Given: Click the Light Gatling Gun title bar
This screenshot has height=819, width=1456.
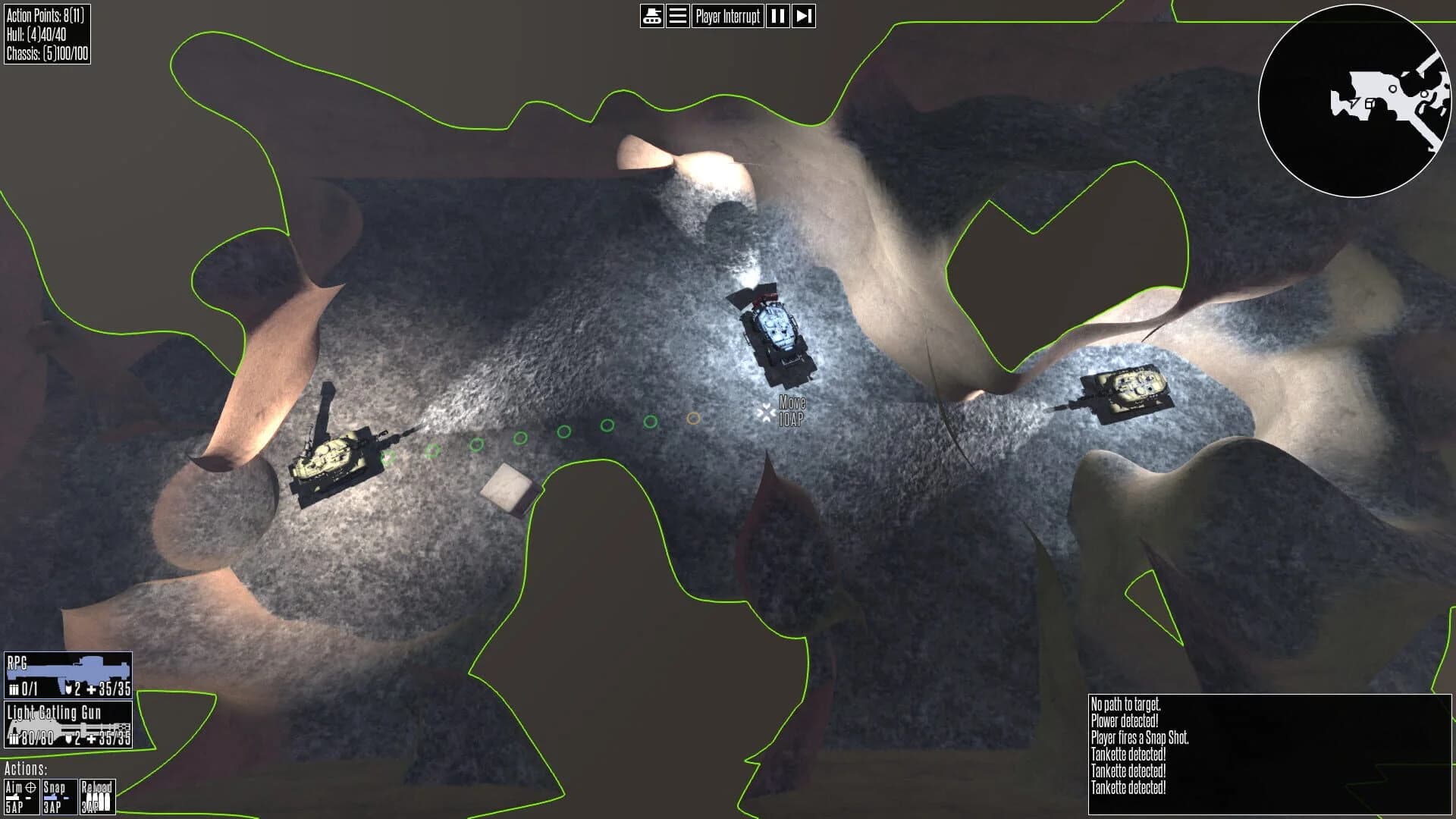Looking at the screenshot, I should point(53,714).
